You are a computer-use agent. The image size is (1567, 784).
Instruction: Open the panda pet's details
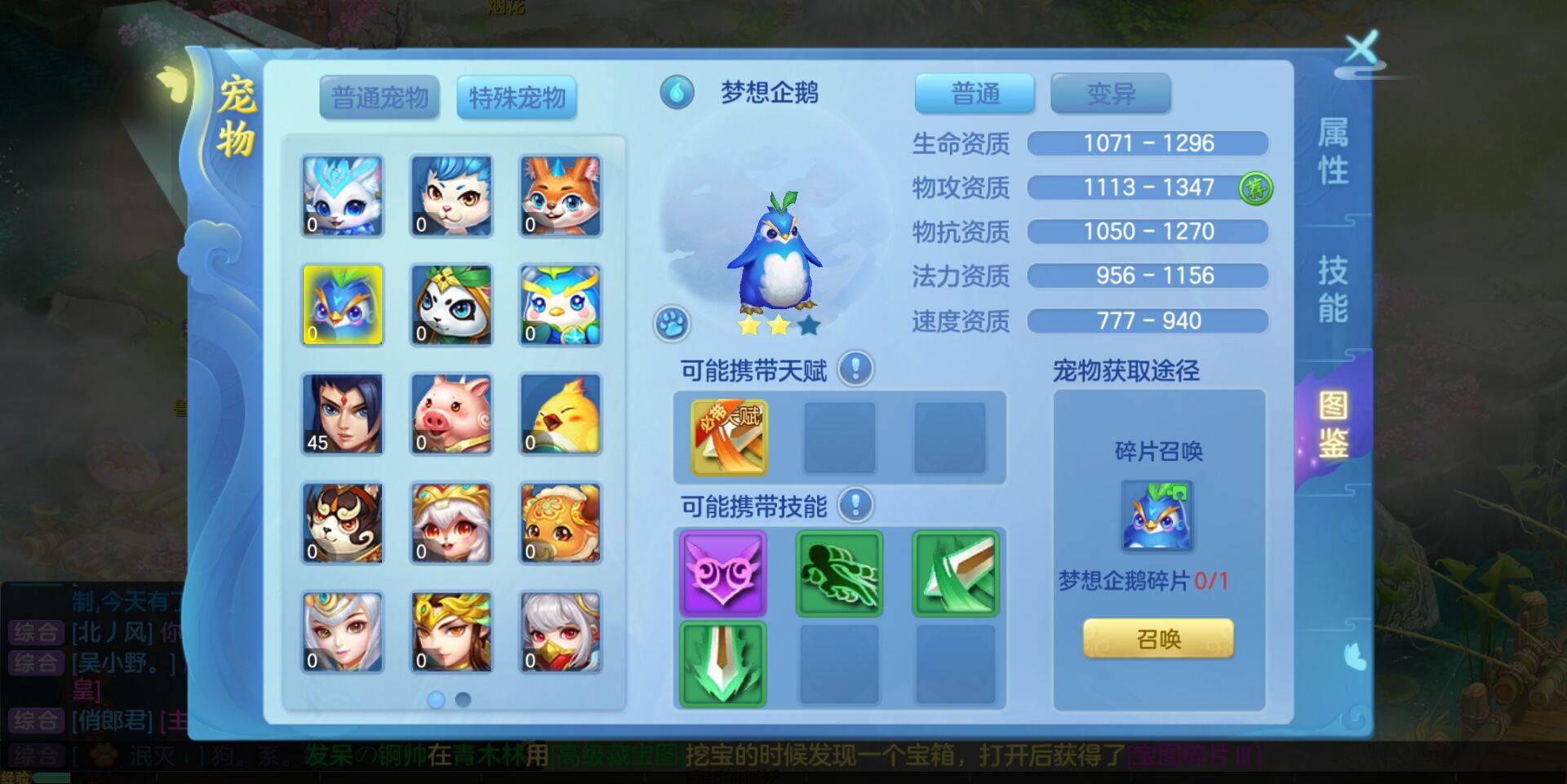pyautogui.click(x=451, y=304)
